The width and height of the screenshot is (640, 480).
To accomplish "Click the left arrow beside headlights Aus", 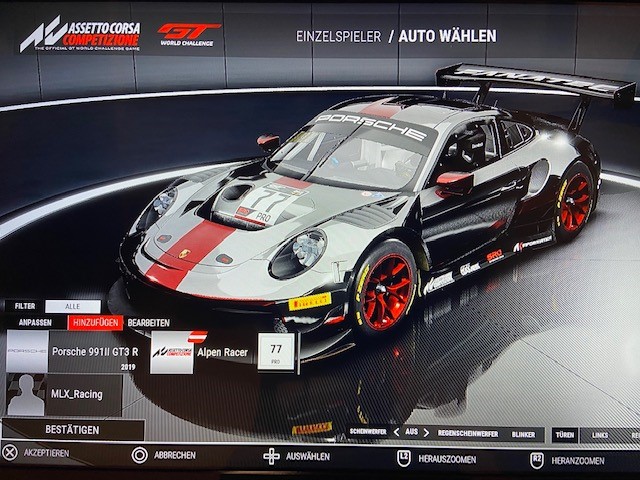I will tap(395, 433).
